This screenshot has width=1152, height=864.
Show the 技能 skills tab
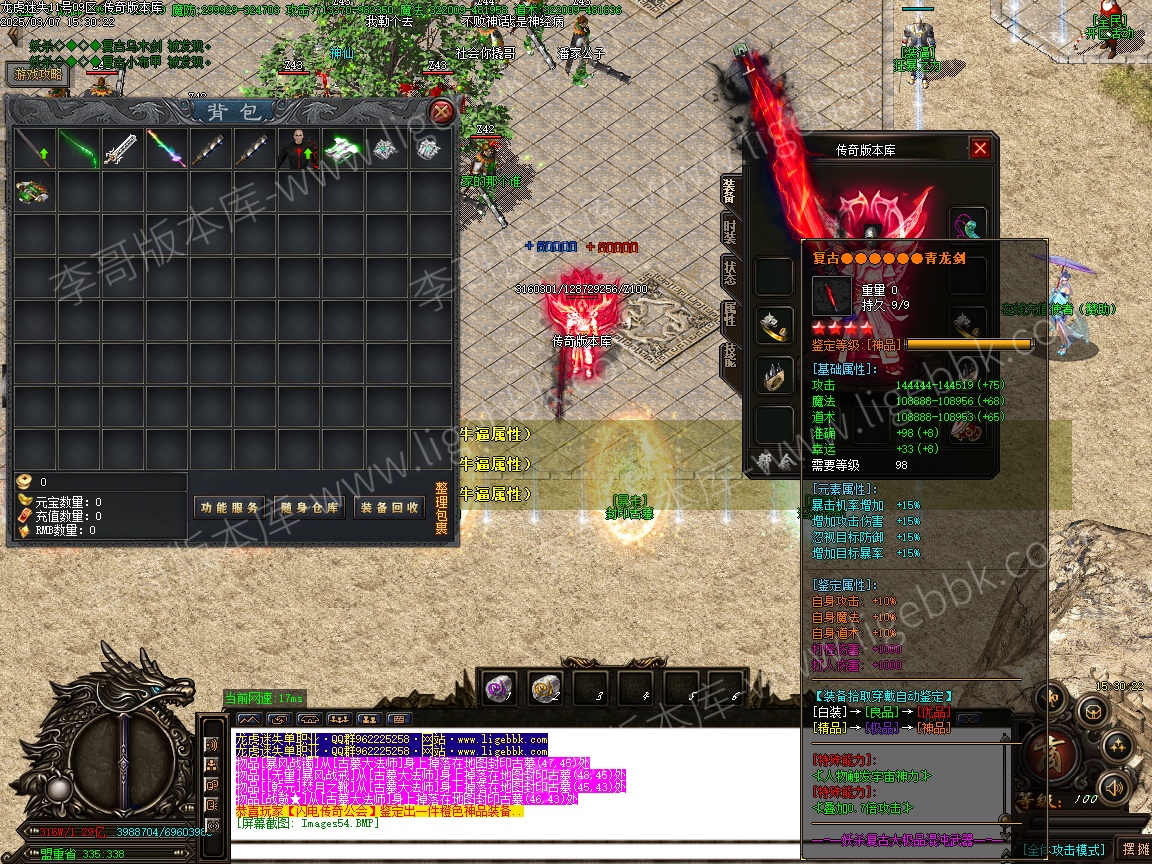tap(730, 356)
